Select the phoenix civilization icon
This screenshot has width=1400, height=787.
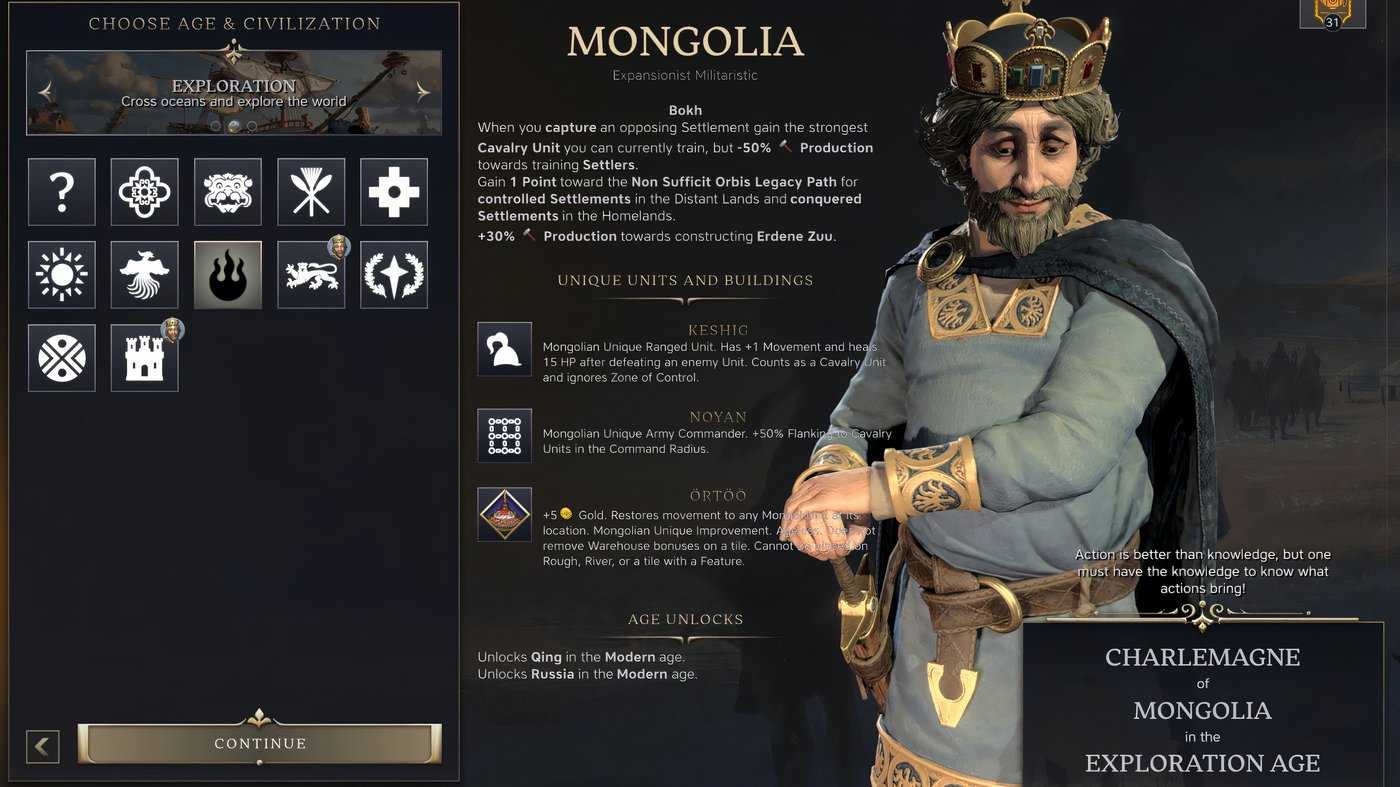coord(144,274)
